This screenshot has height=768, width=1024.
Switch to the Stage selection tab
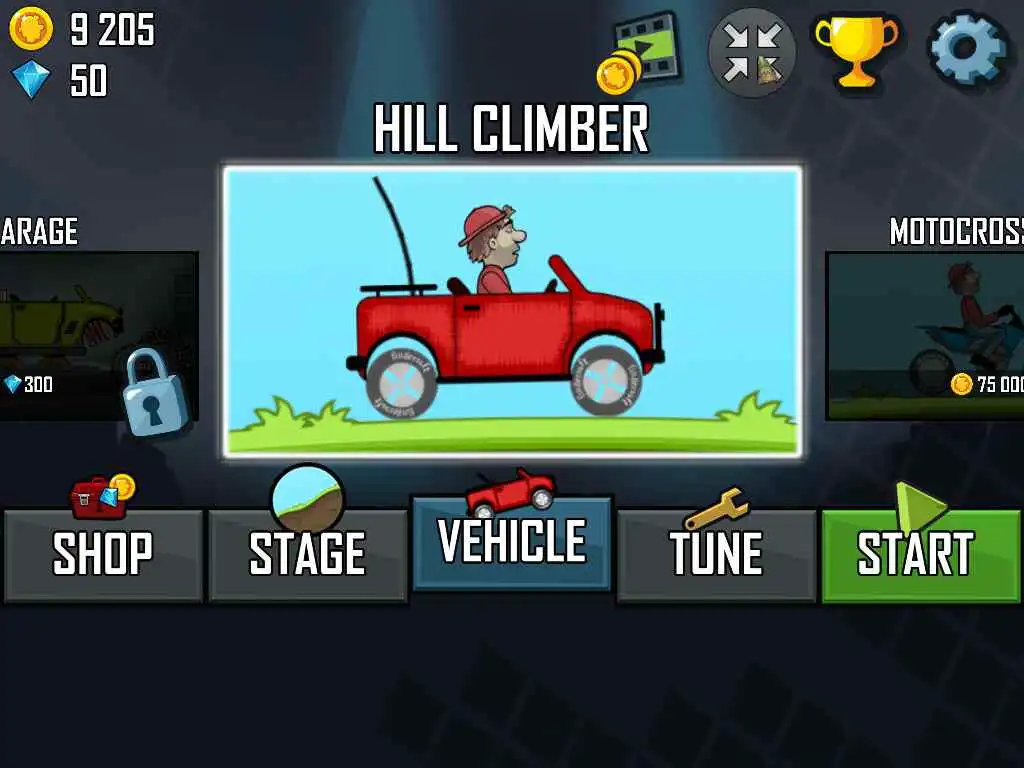pyautogui.click(x=307, y=554)
